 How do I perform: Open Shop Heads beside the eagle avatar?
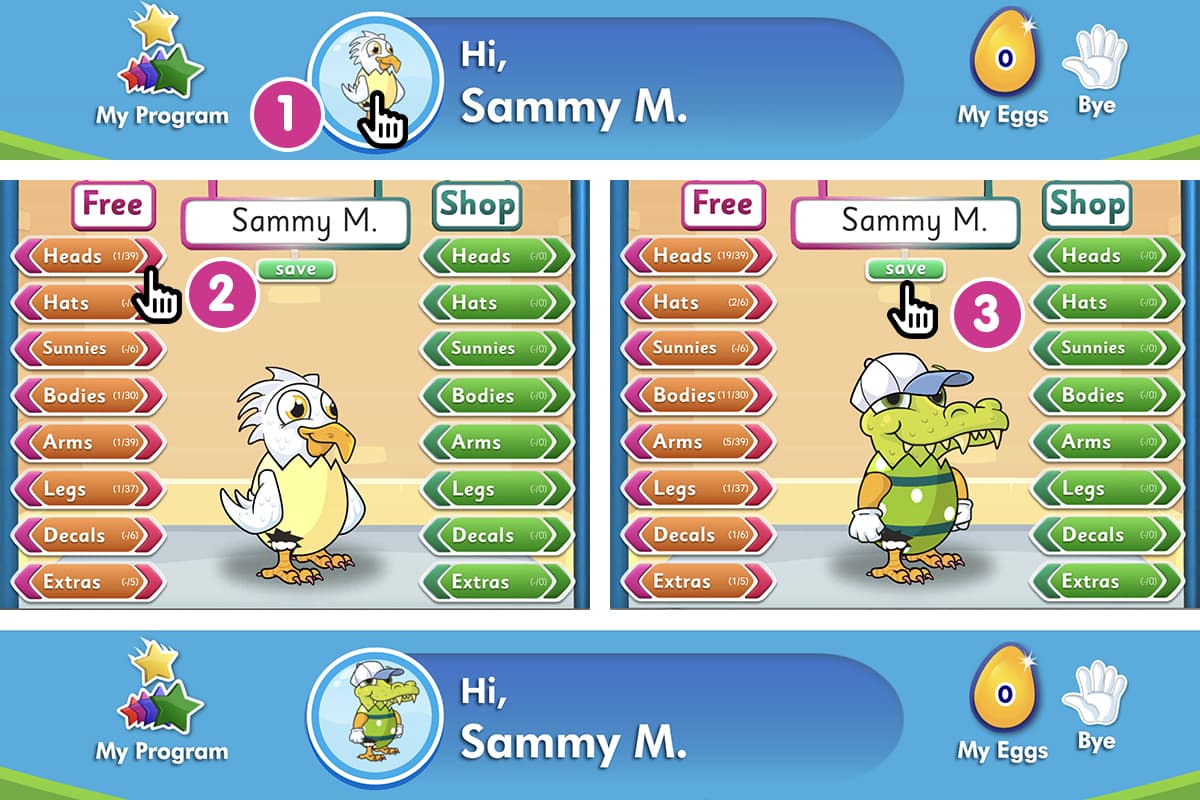tap(496, 256)
